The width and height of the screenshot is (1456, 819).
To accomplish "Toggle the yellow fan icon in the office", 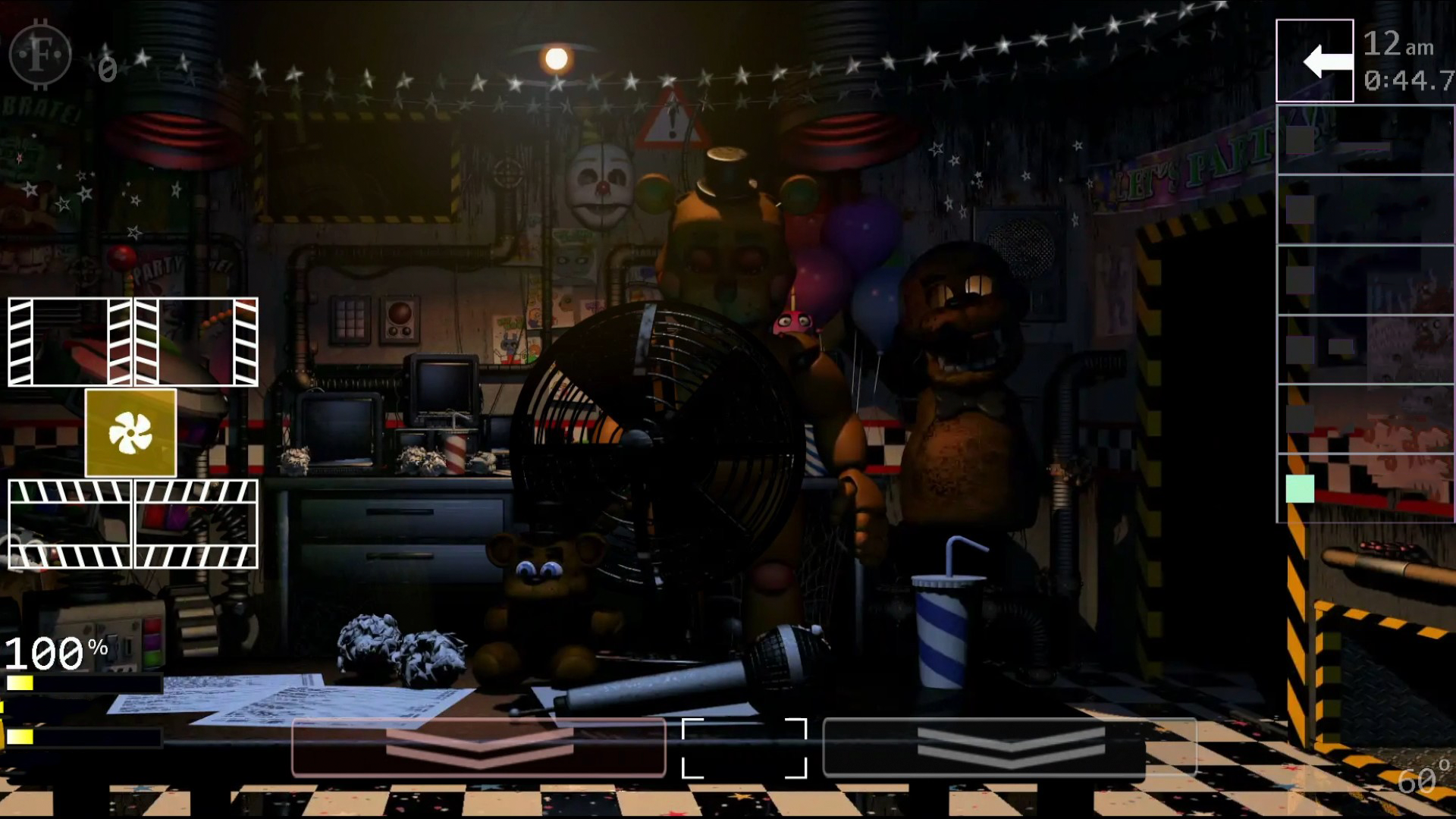I will pyautogui.click(x=130, y=433).
